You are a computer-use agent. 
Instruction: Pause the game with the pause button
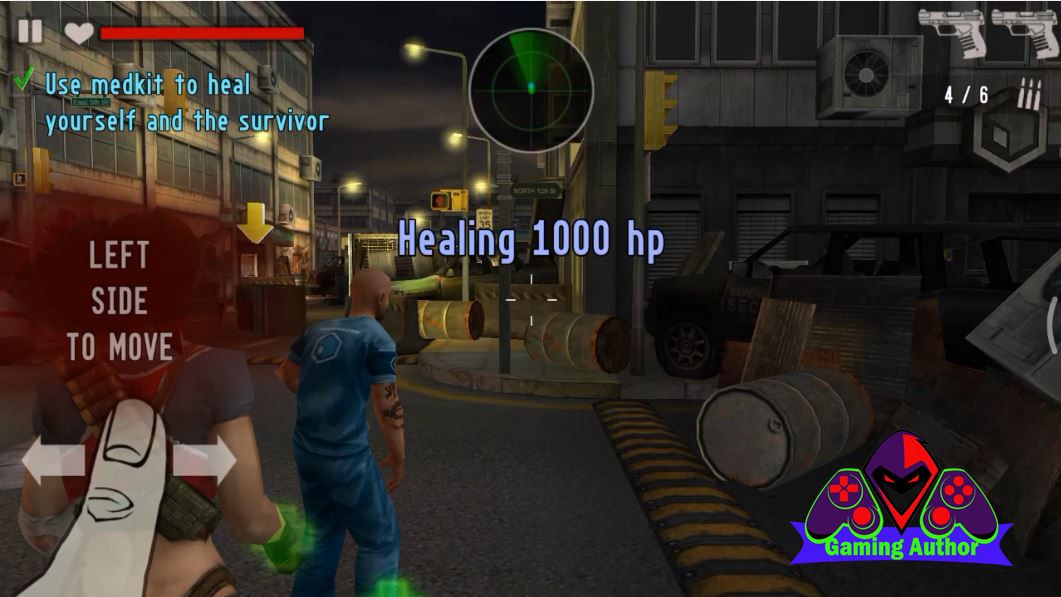coord(30,31)
